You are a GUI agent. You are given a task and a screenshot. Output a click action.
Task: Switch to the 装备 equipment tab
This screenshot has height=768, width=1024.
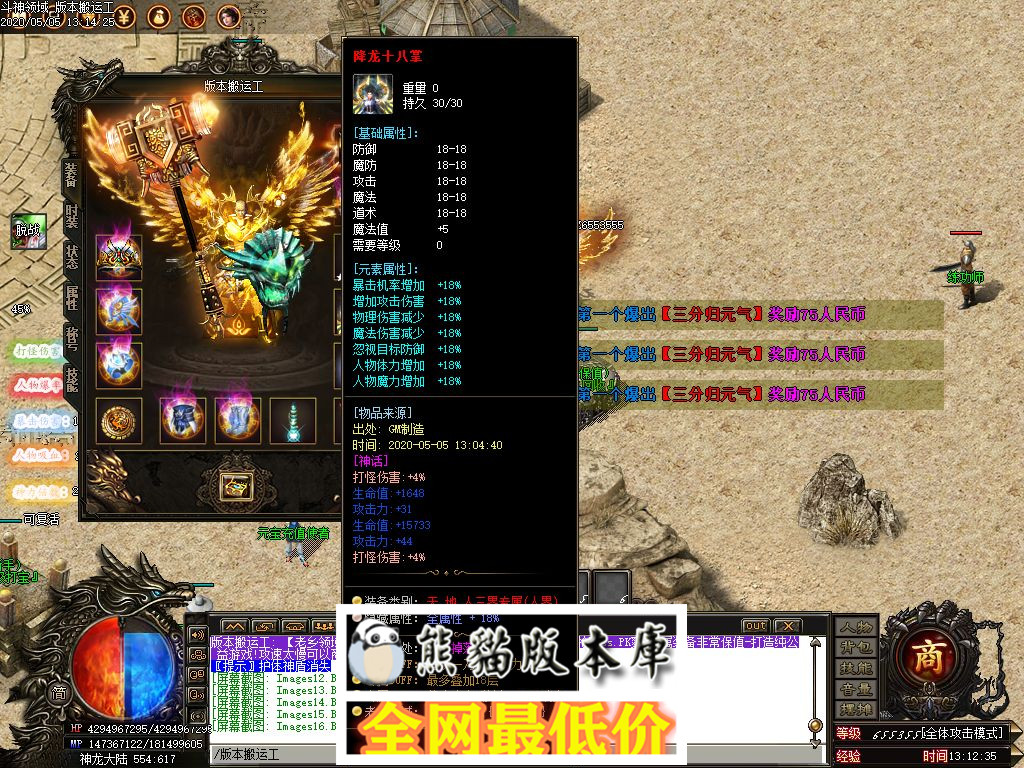71,175
